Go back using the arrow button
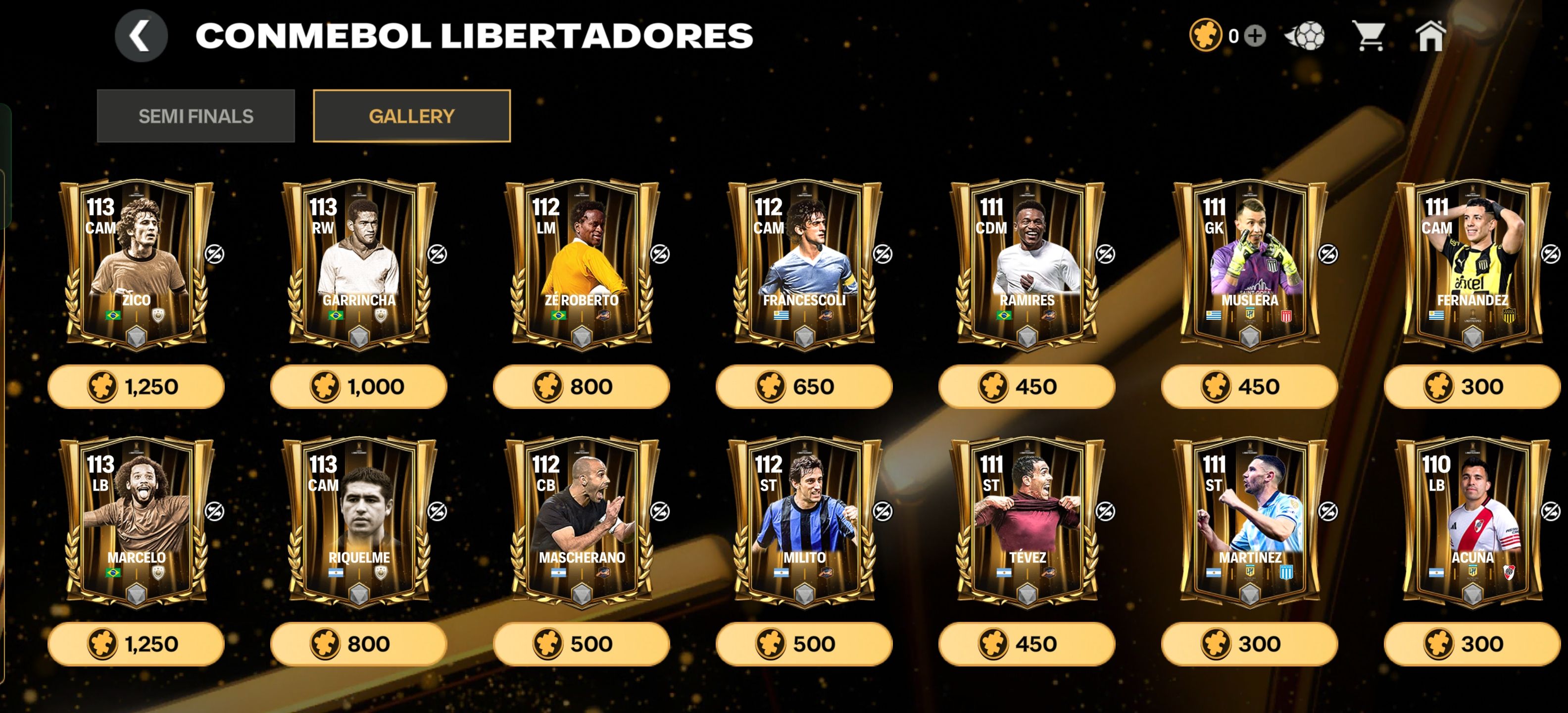This screenshot has height=713, width=1568. tap(141, 36)
